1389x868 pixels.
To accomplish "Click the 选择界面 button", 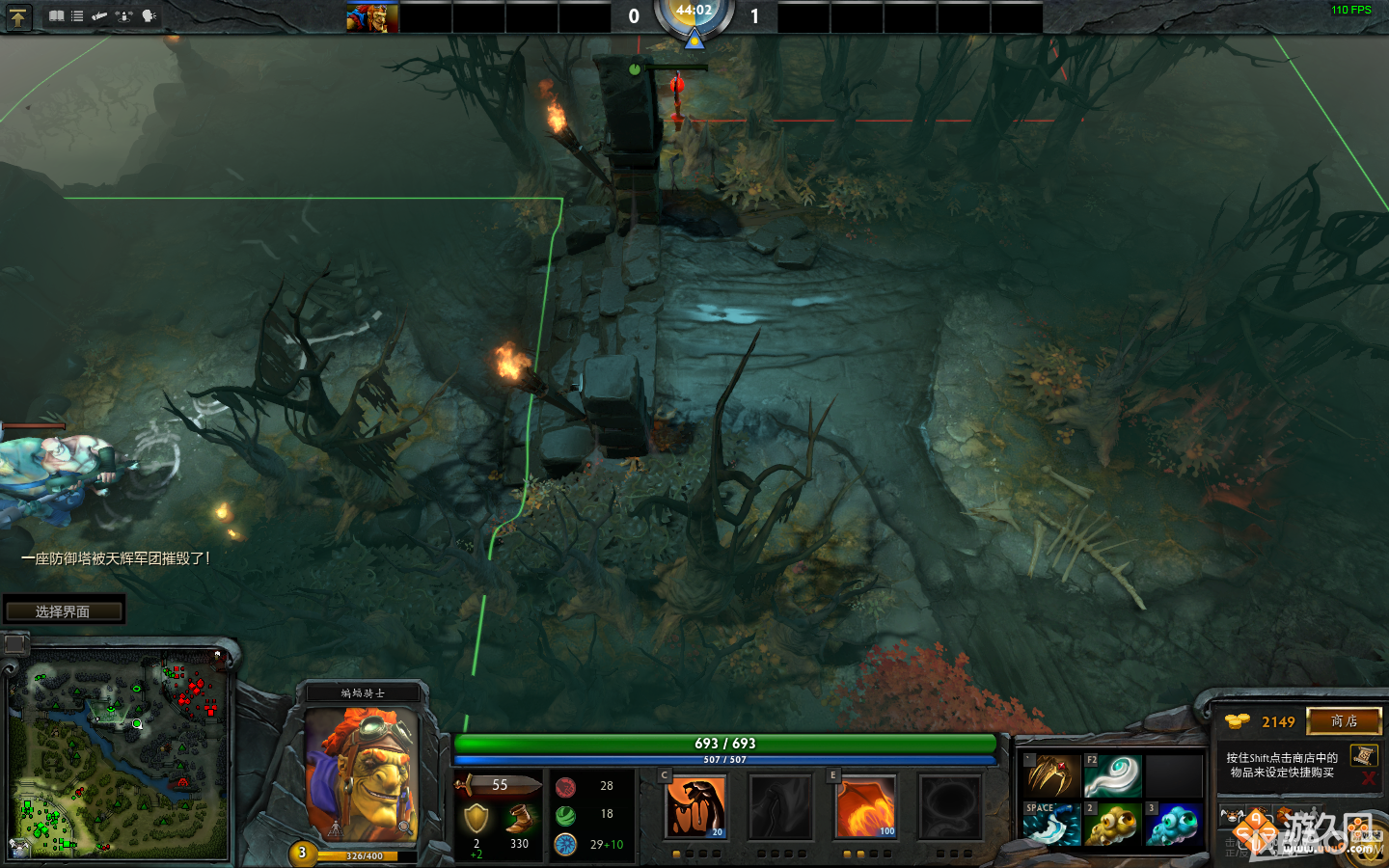I will coord(65,610).
